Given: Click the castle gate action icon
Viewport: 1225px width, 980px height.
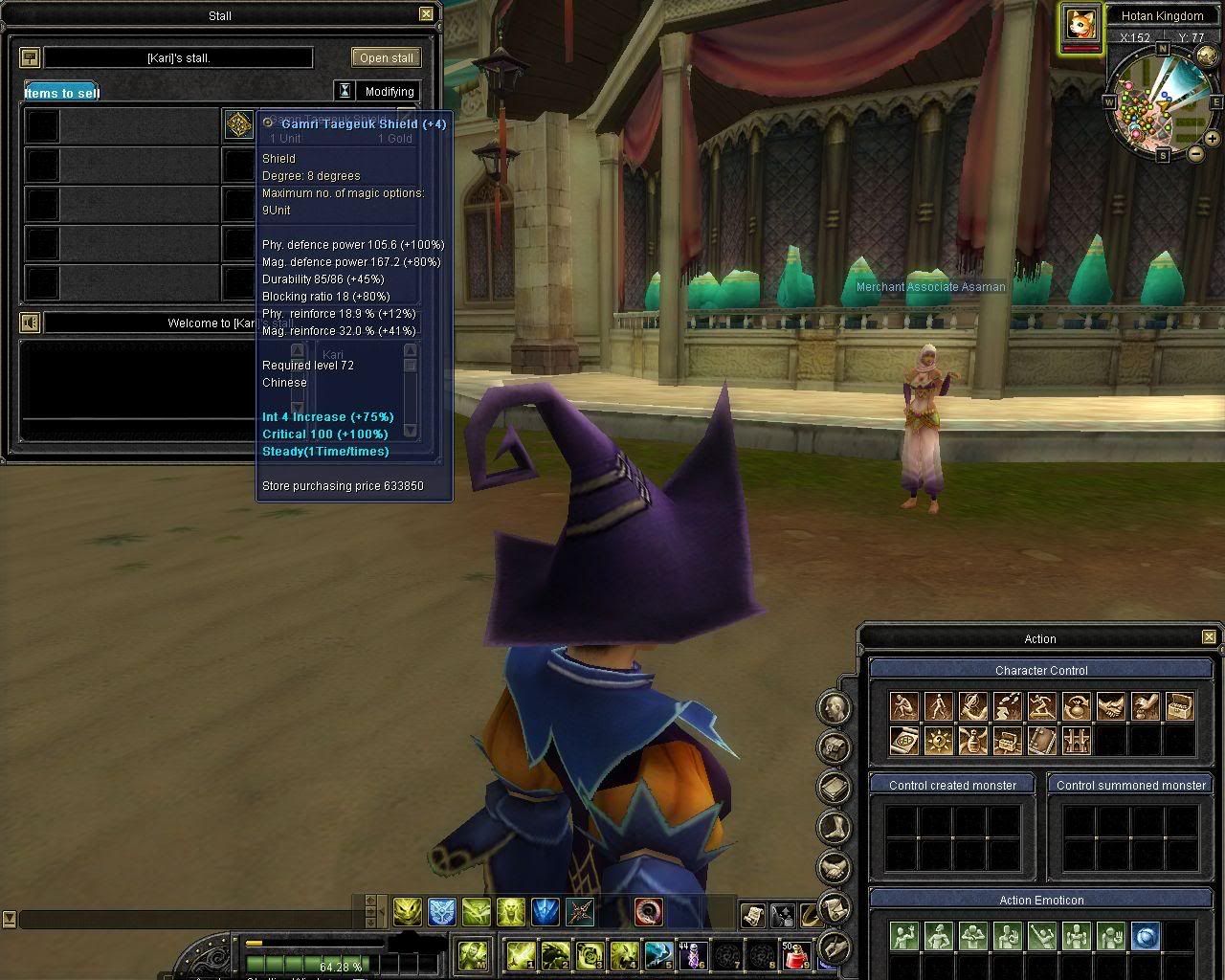Looking at the screenshot, I should click(1077, 741).
